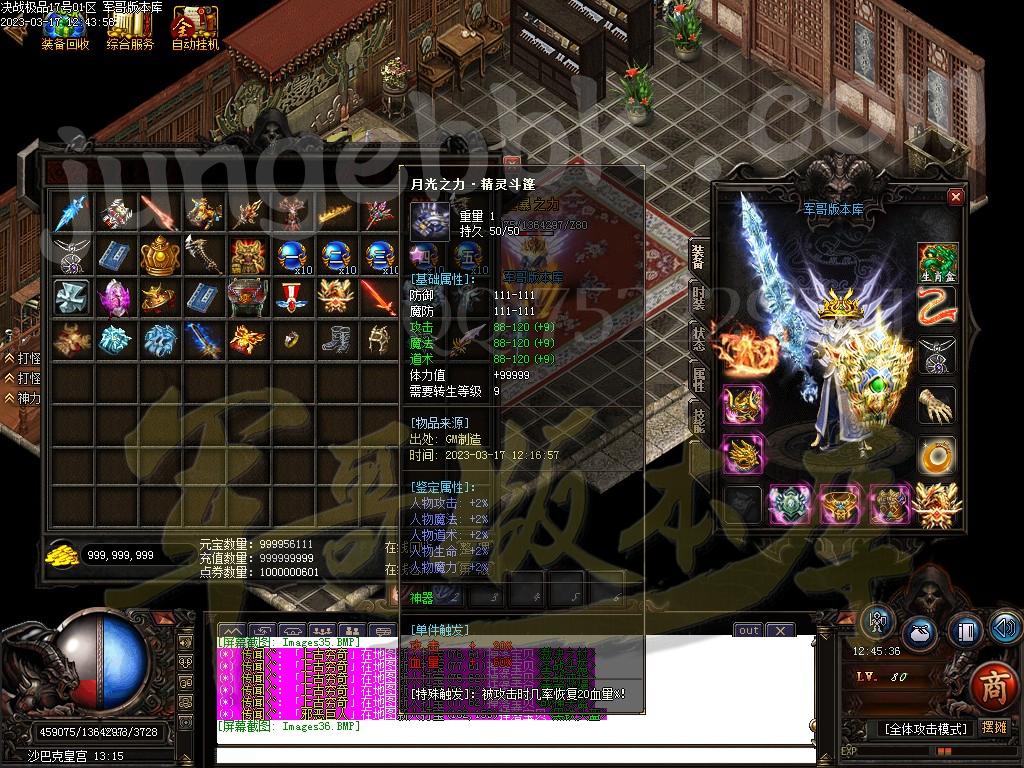
Task: Select the equipped bone glove slot
Action: tap(937, 405)
